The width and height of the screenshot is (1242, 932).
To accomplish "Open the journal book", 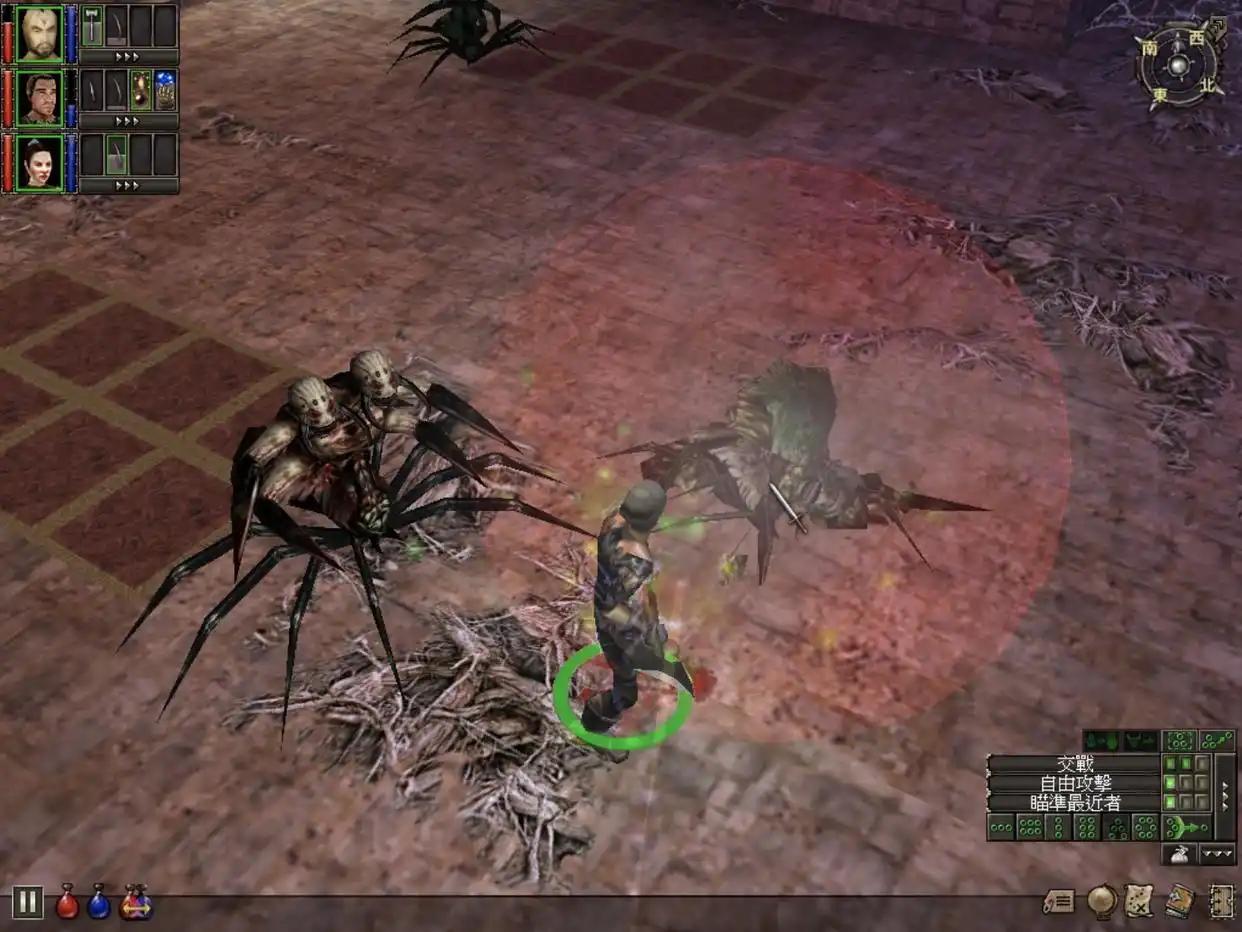I will (x=1180, y=901).
